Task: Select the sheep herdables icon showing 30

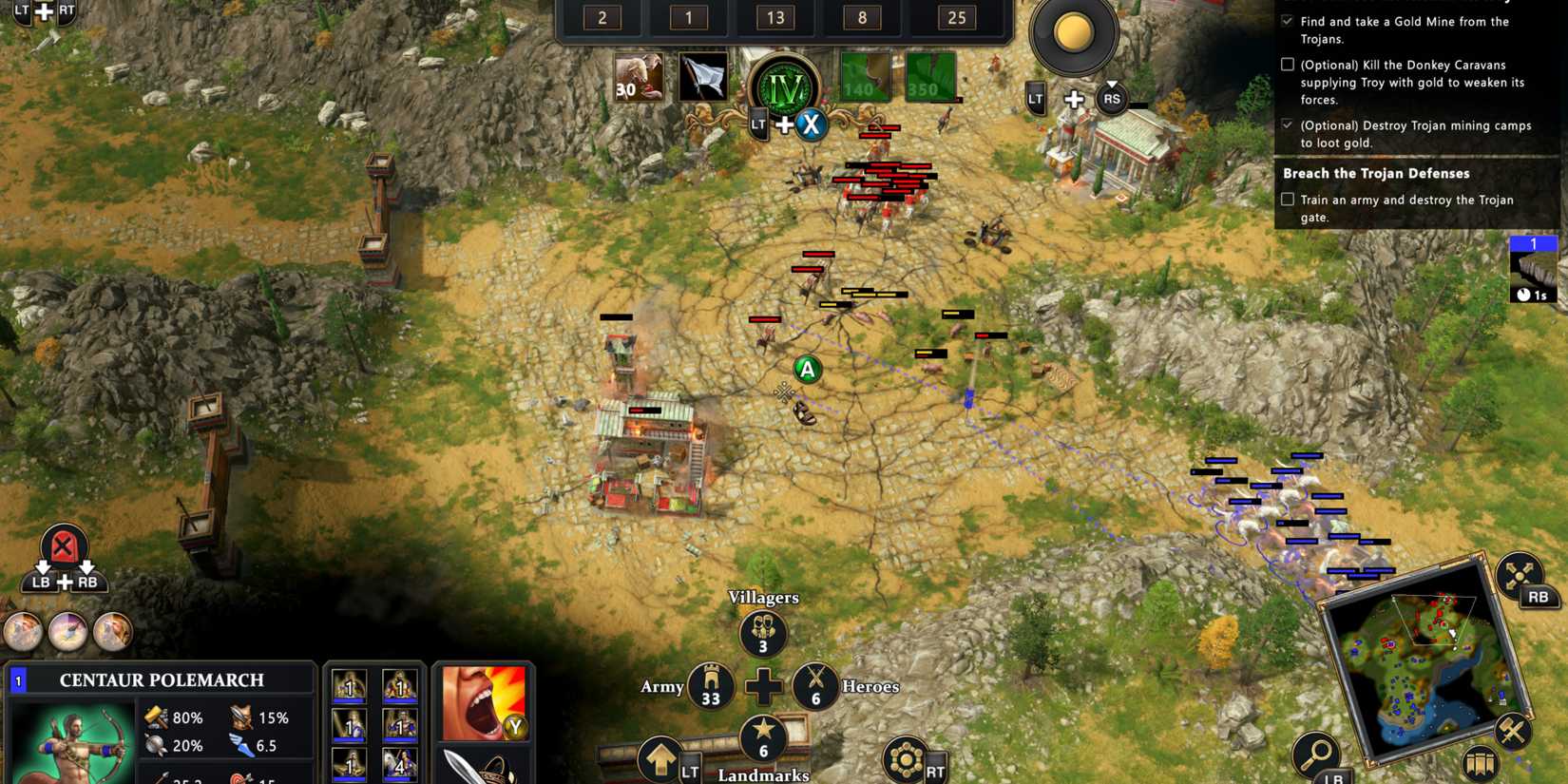Action: coord(639,76)
